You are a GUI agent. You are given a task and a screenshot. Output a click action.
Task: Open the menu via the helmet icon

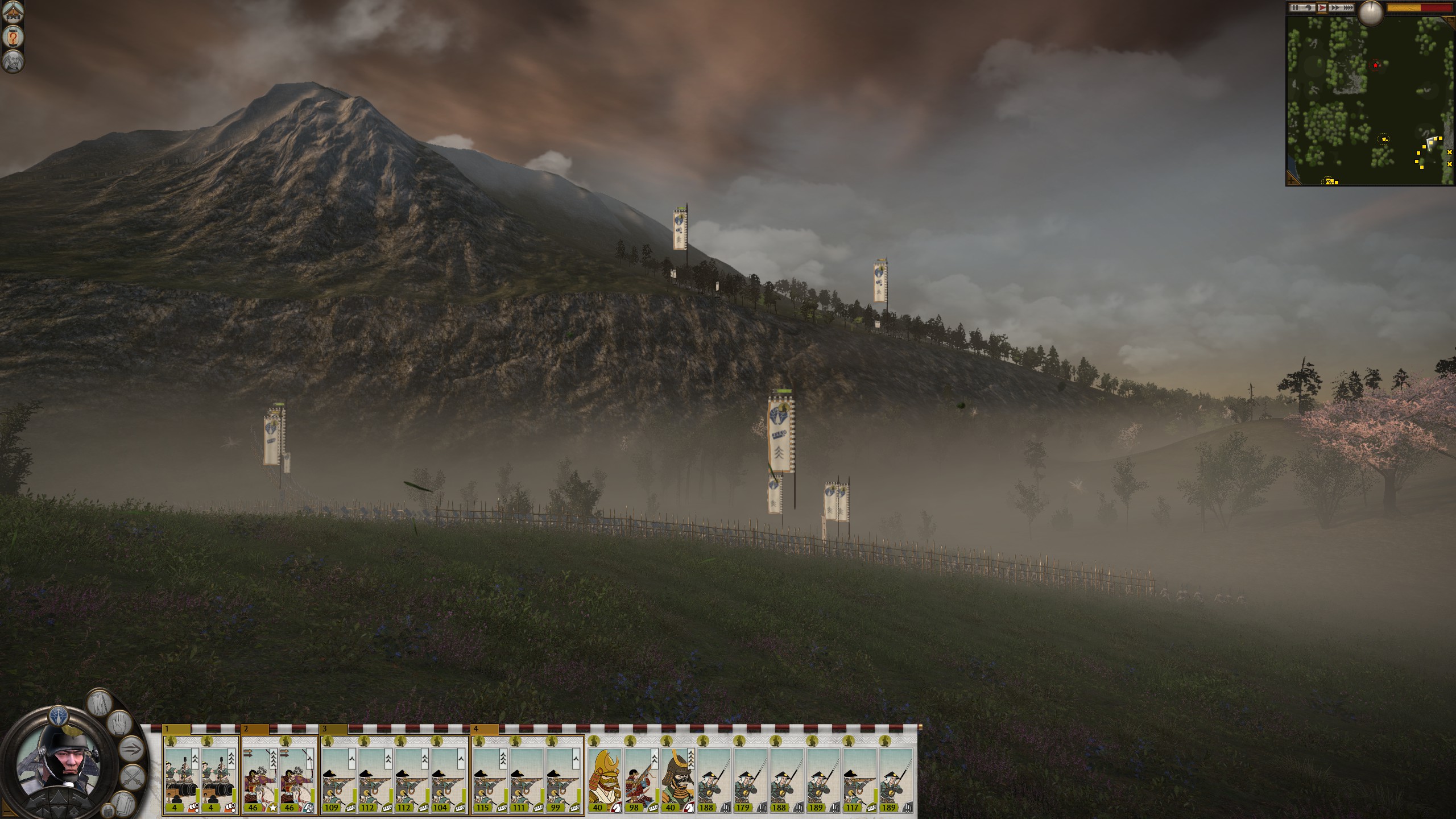point(13,13)
